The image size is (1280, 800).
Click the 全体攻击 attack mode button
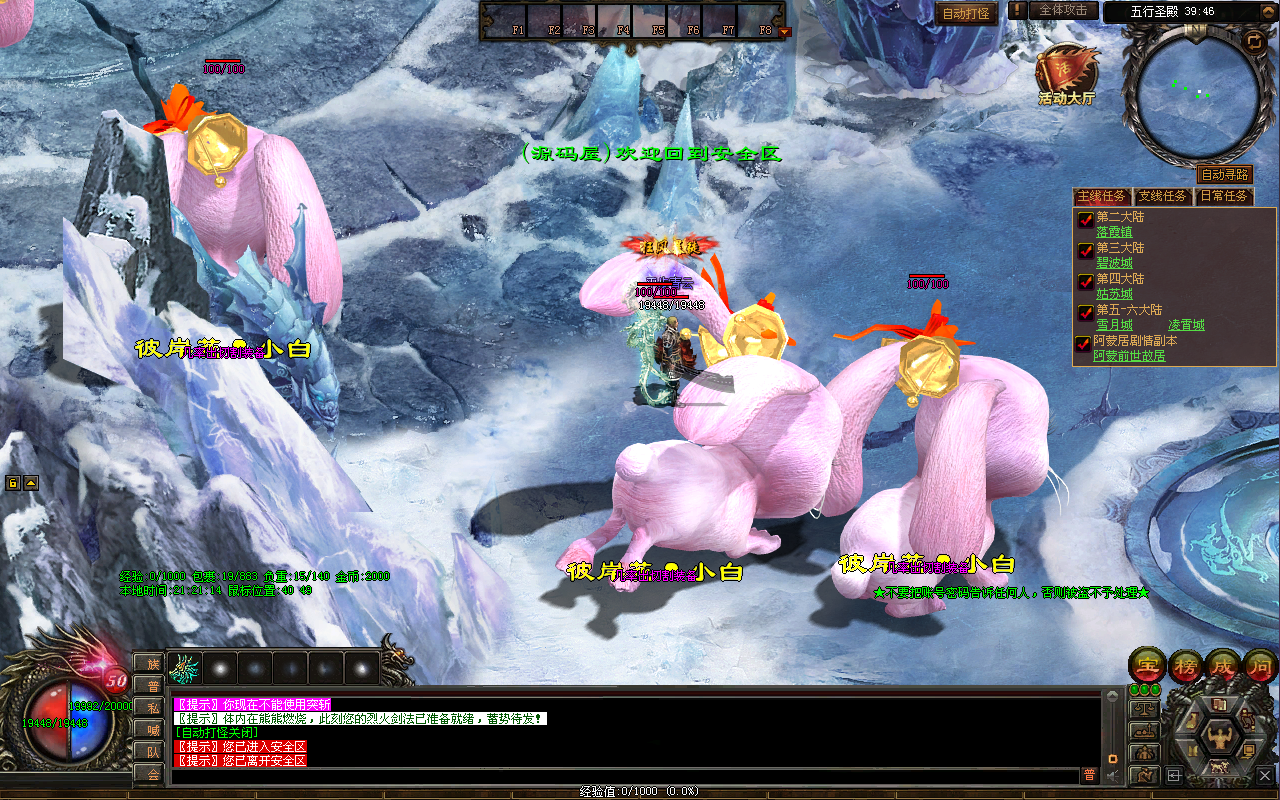pyautogui.click(x=1062, y=10)
